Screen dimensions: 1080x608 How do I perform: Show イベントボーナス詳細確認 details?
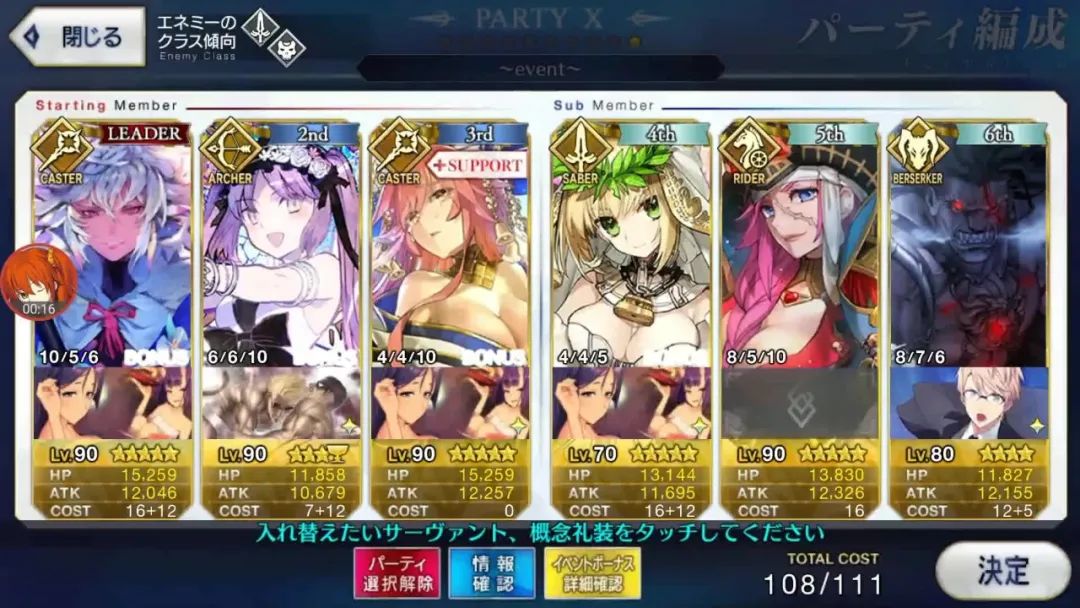594,573
